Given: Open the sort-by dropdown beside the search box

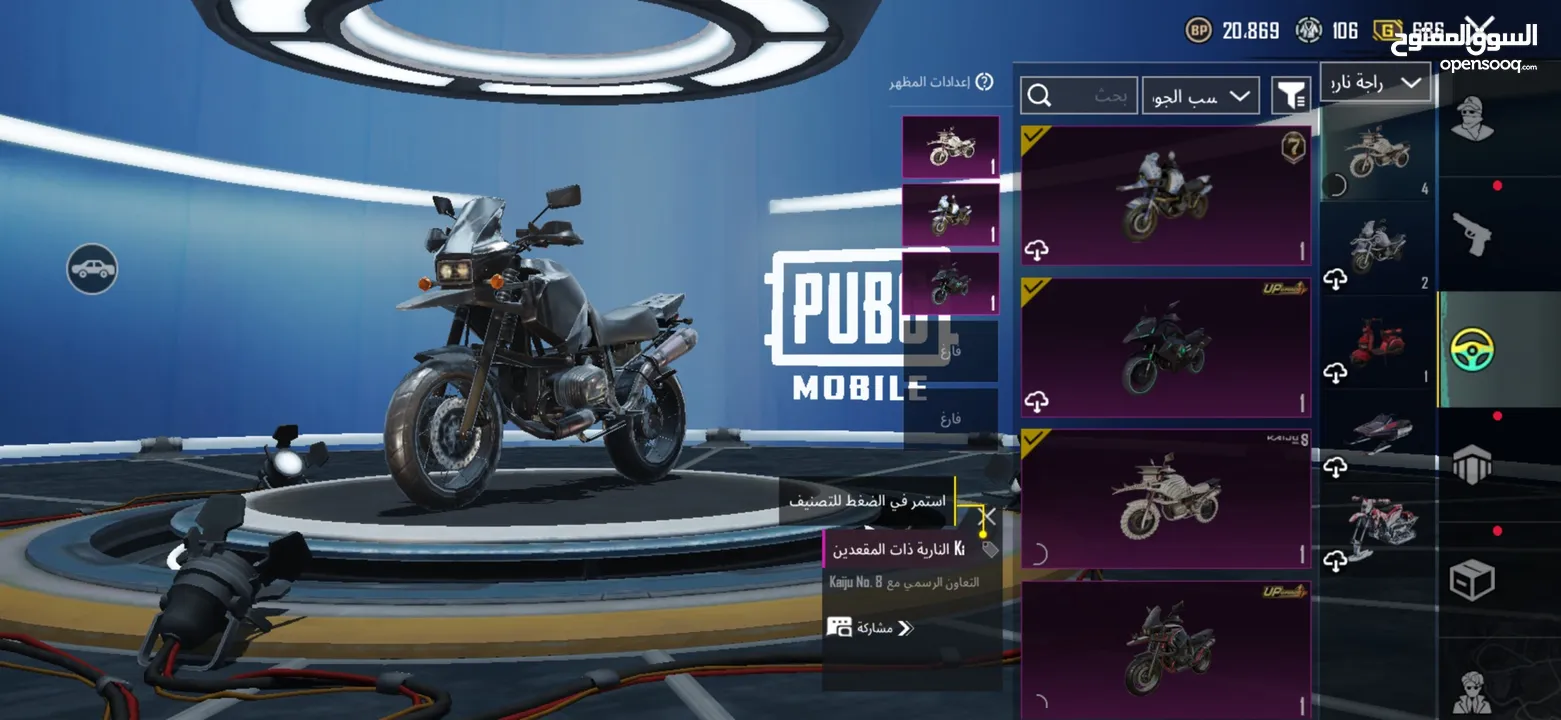Looking at the screenshot, I should coord(1200,96).
